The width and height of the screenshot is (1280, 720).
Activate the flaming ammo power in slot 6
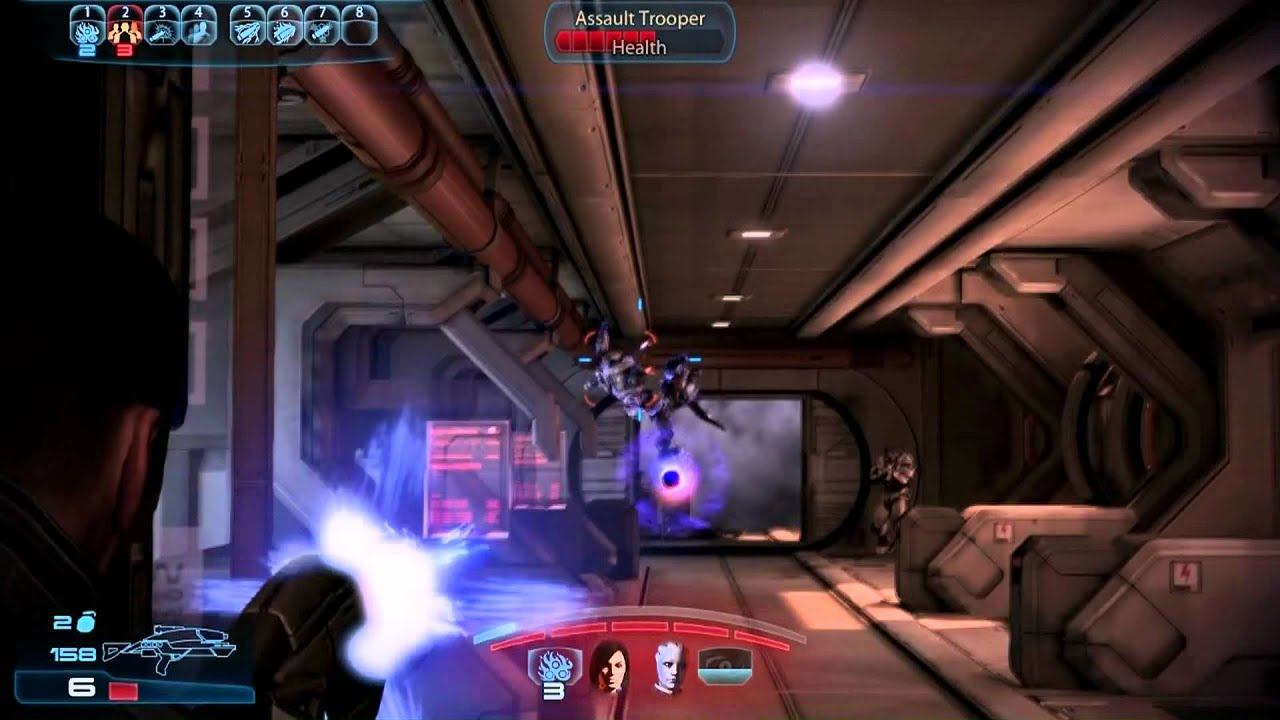pyautogui.click(x=284, y=30)
